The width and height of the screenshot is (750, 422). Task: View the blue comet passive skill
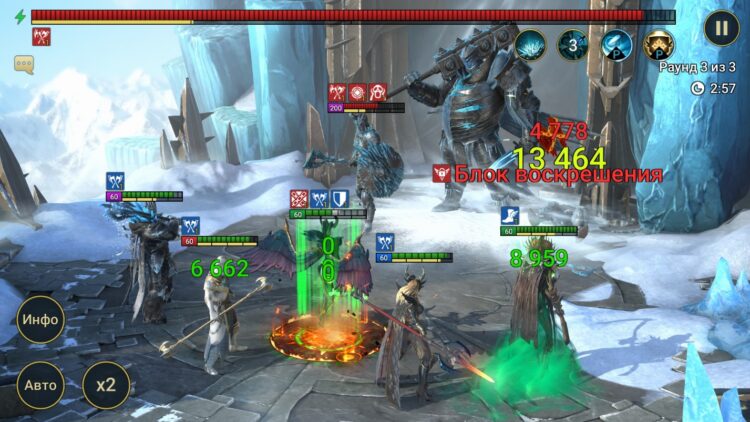615,44
